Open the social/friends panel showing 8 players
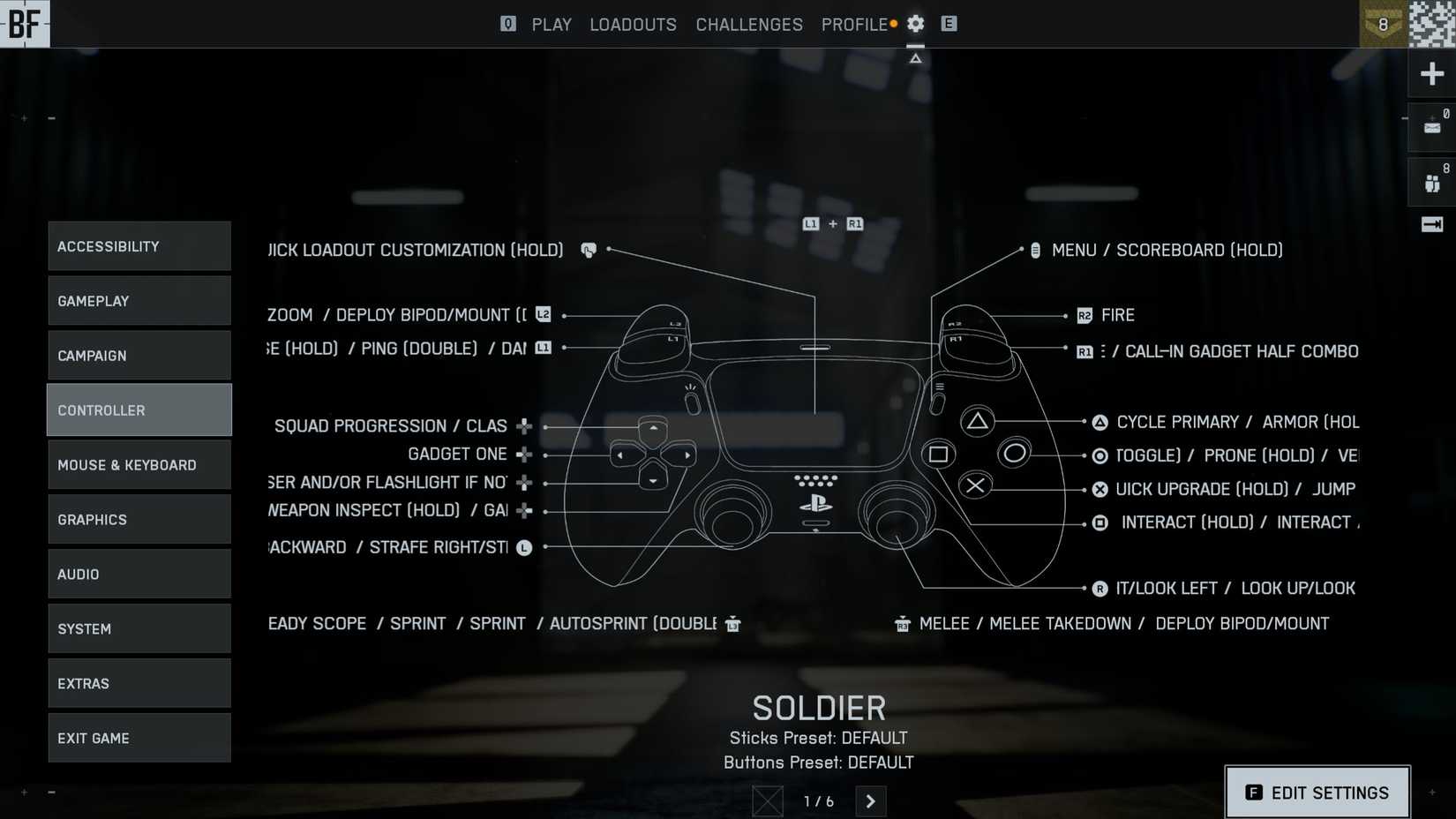1456x819 pixels. coord(1431,181)
